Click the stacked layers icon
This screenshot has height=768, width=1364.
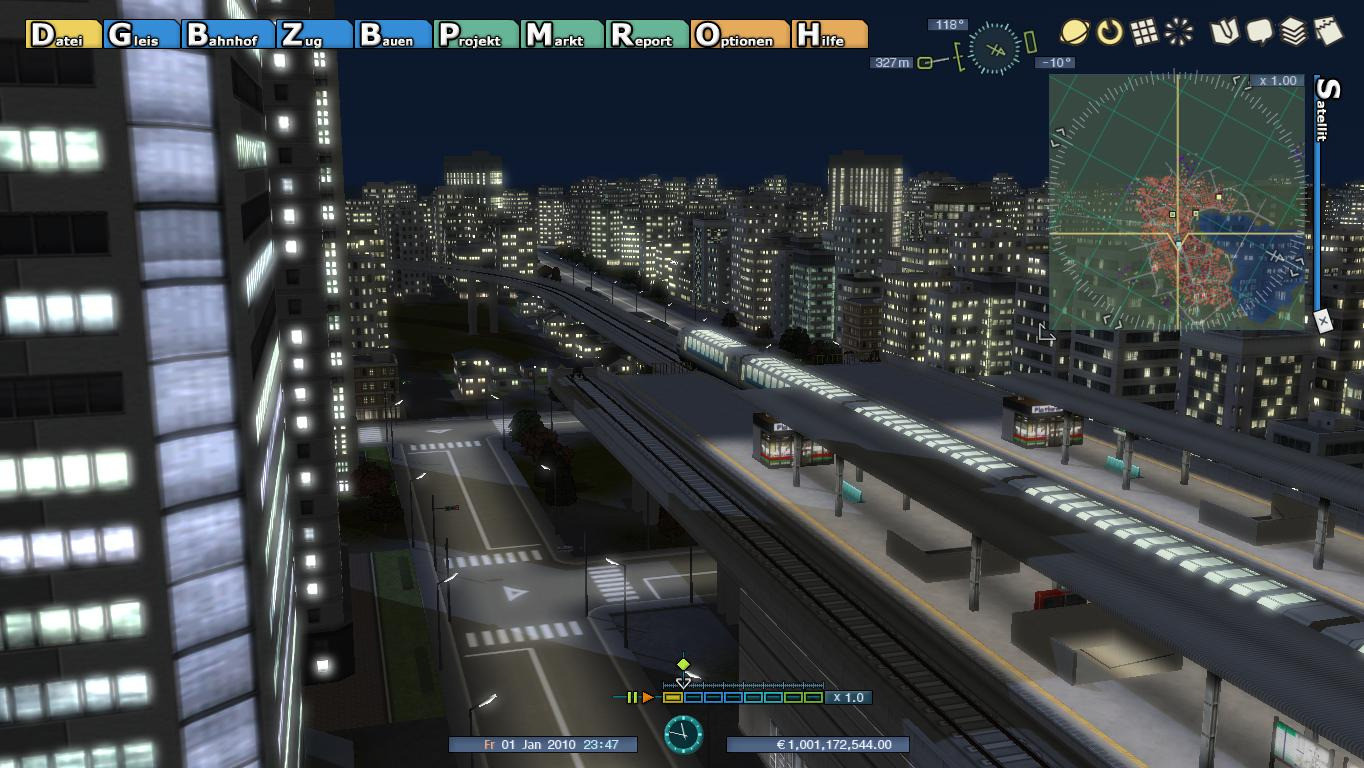tap(1293, 32)
